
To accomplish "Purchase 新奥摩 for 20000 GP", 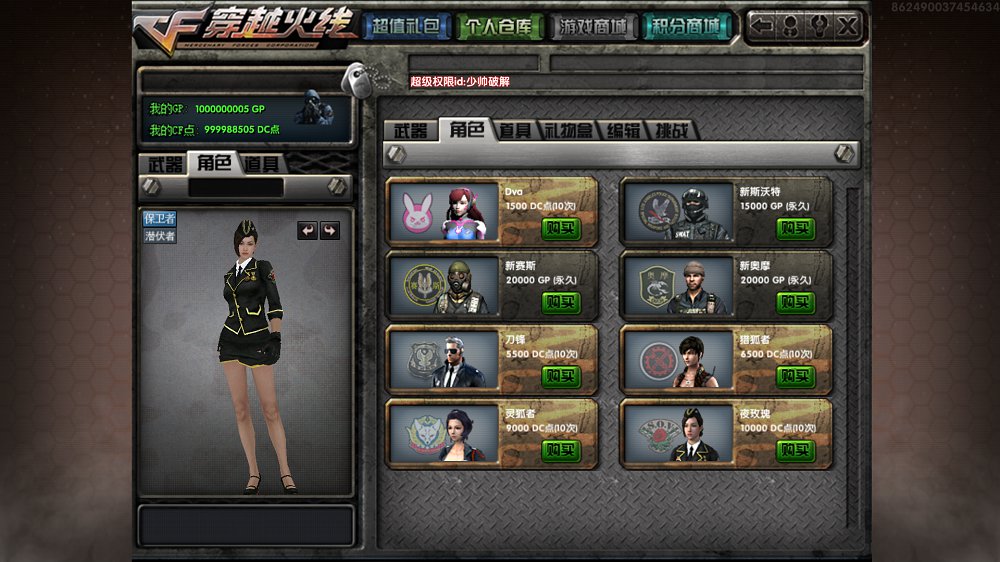I will [x=795, y=302].
